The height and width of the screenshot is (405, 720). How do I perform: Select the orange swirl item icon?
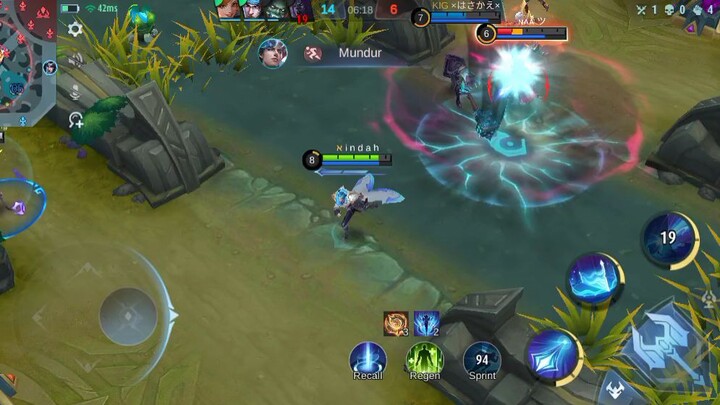396,323
